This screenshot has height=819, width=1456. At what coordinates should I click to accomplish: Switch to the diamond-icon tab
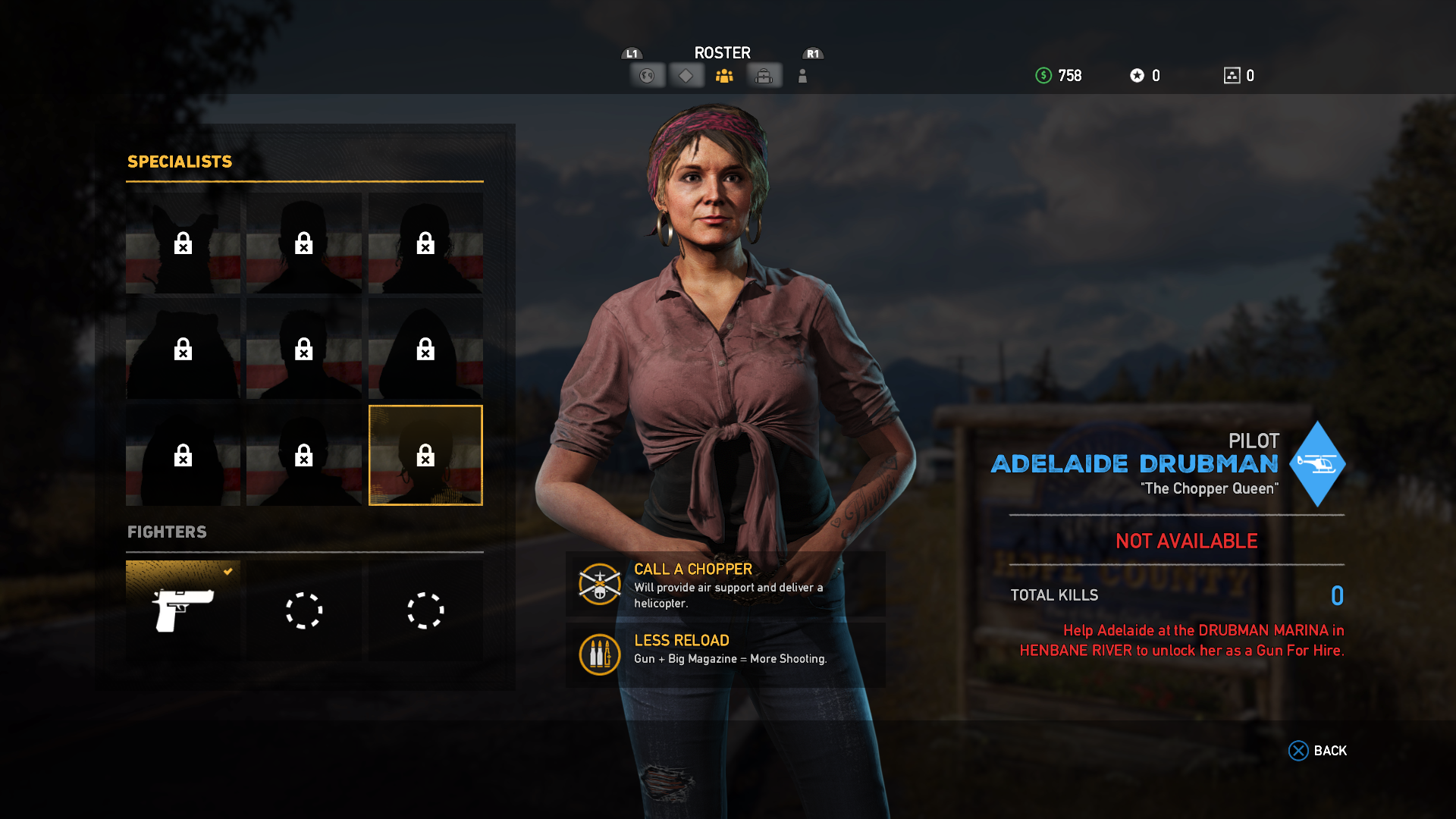(686, 76)
